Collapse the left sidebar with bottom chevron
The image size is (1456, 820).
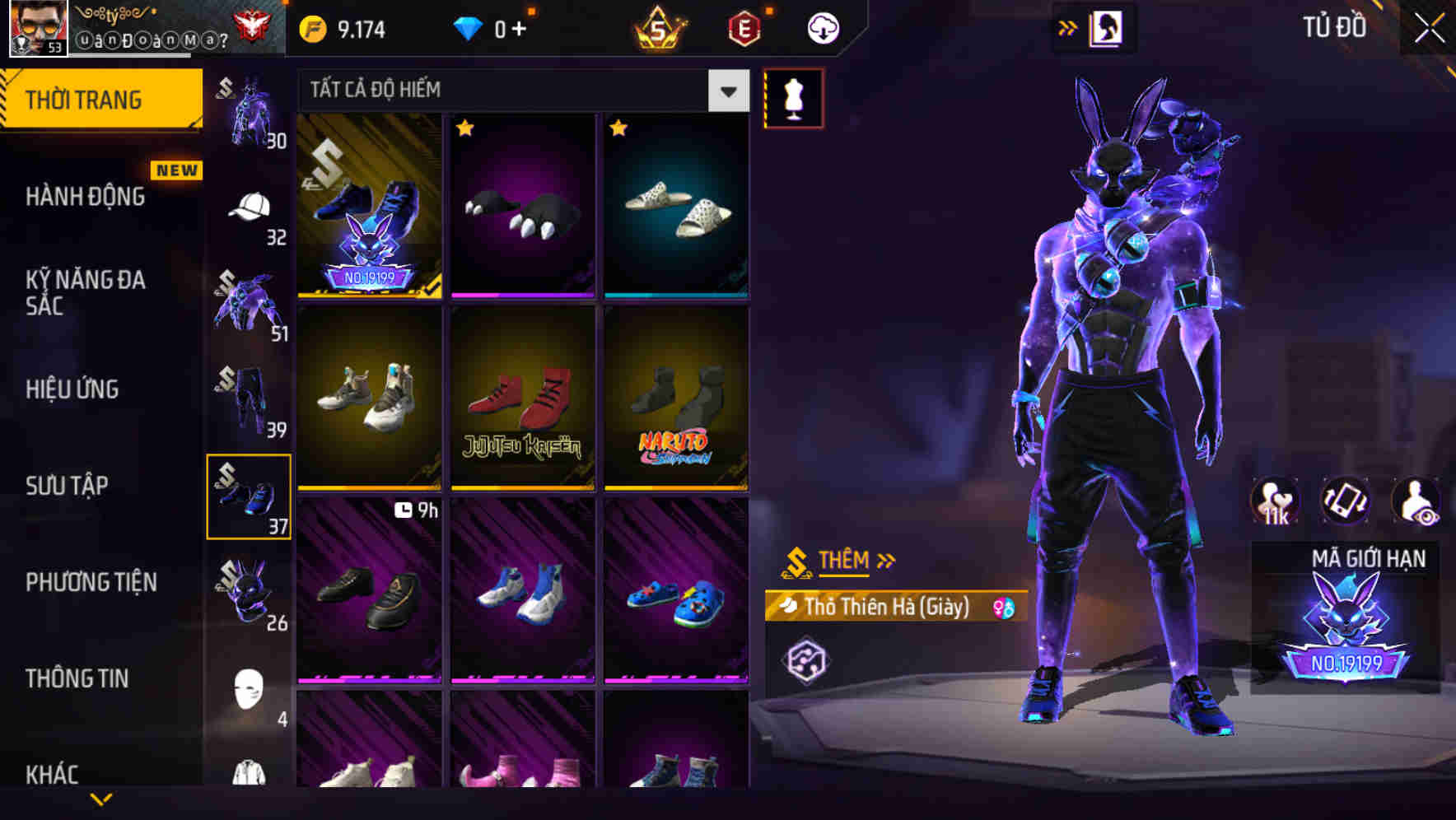coord(102,798)
